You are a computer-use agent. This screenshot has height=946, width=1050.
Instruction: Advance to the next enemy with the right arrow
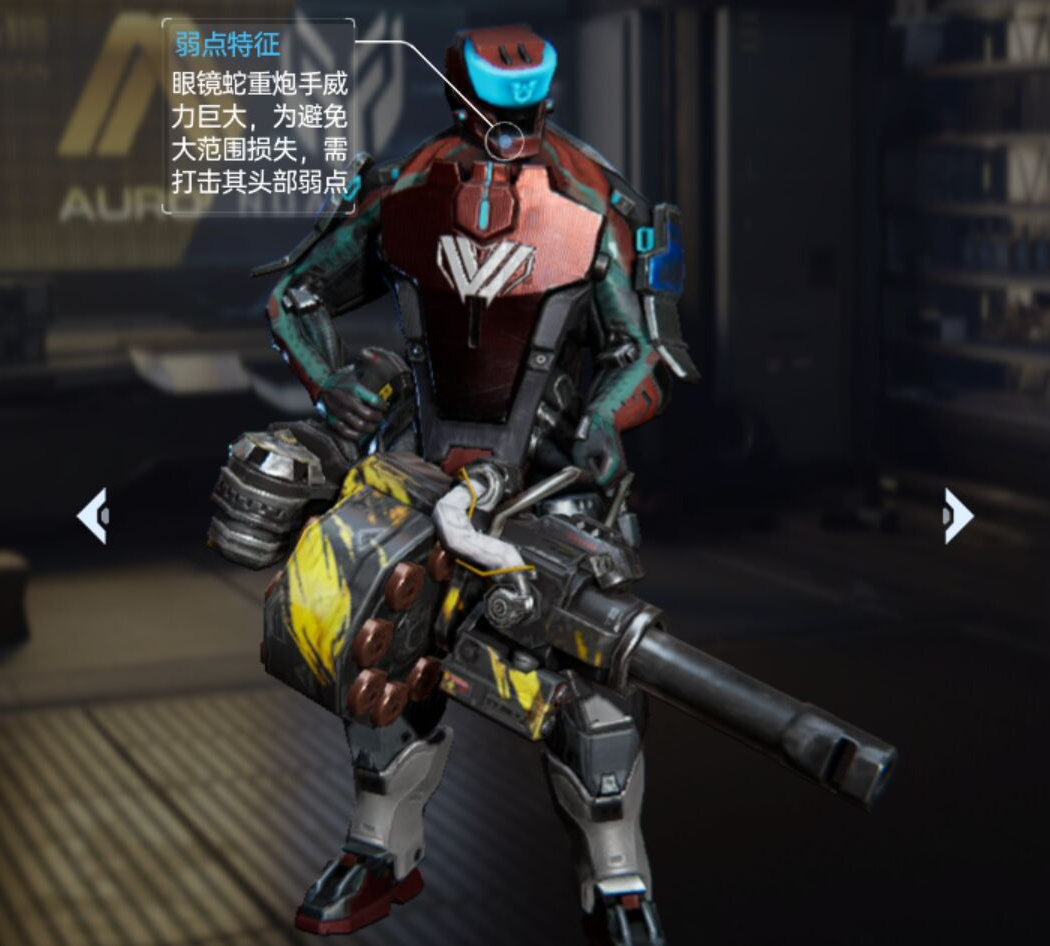(x=957, y=516)
